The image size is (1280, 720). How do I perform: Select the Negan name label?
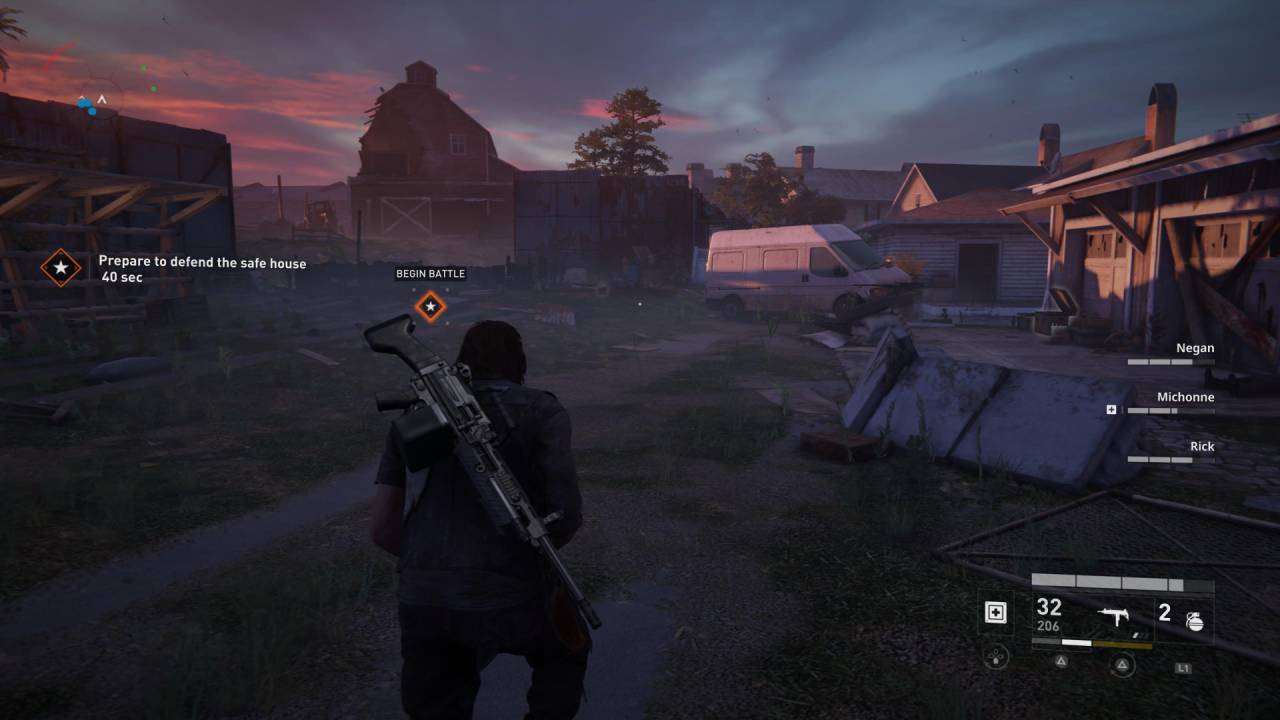tap(1196, 347)
